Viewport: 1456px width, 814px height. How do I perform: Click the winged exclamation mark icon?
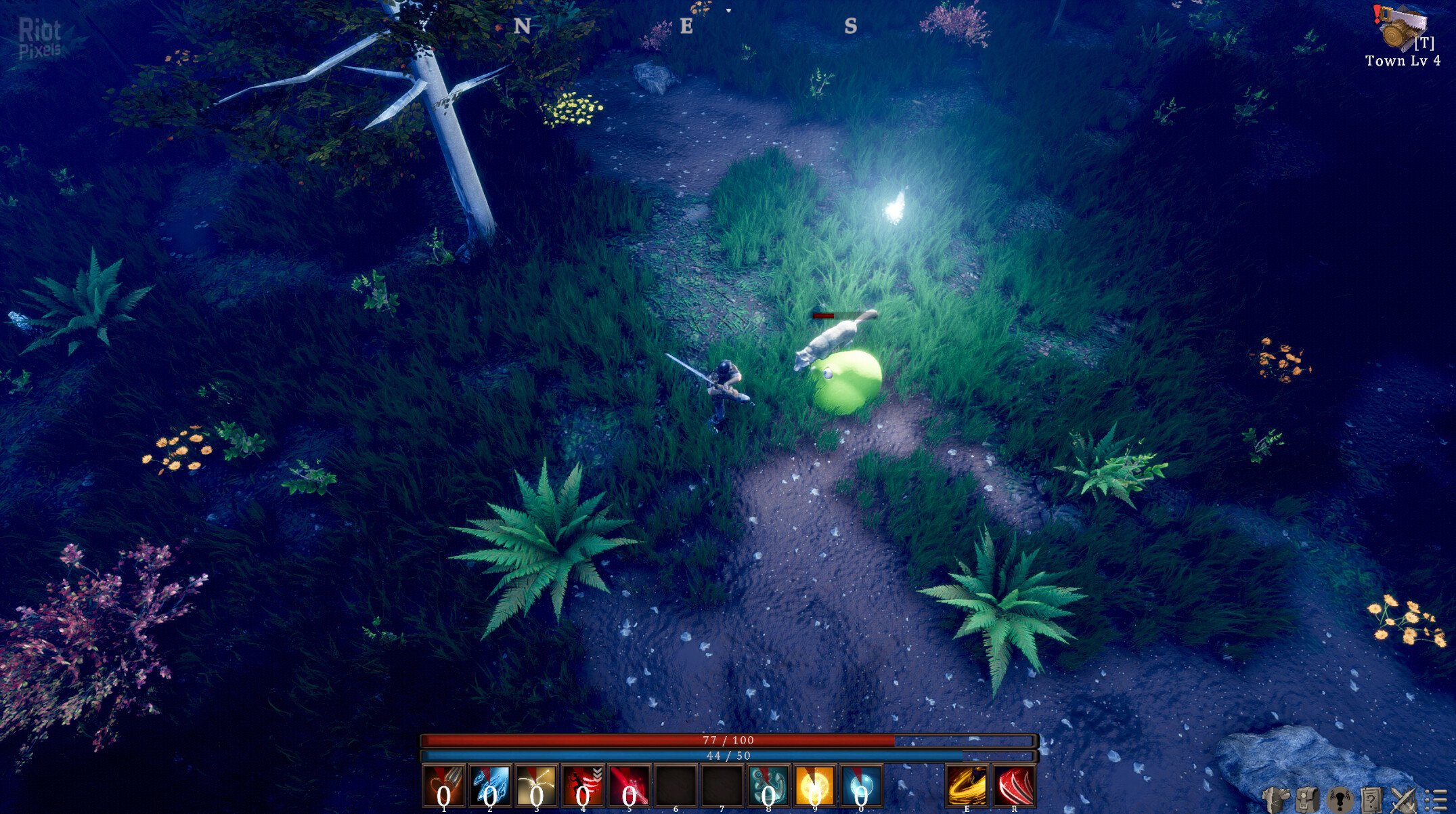[1339, 800]
